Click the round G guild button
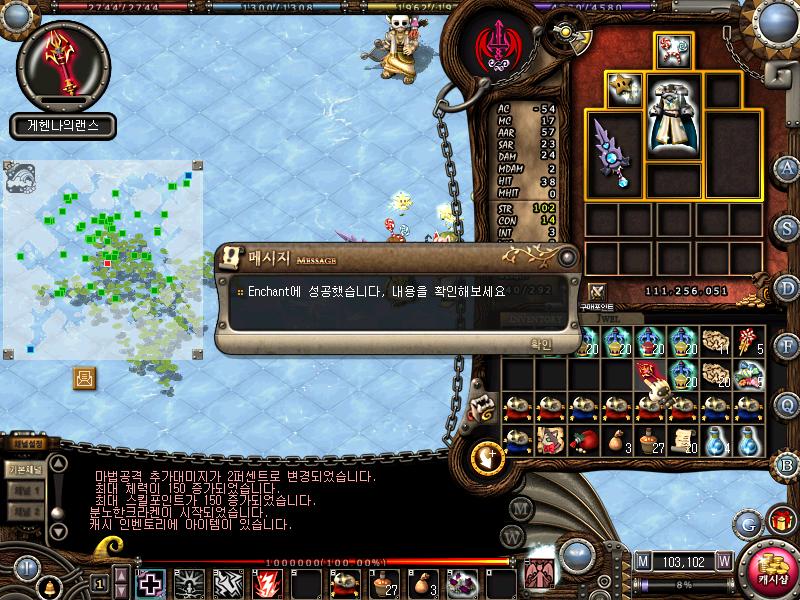The width and height of the screenshot is (800, 600). click(748, 522)
